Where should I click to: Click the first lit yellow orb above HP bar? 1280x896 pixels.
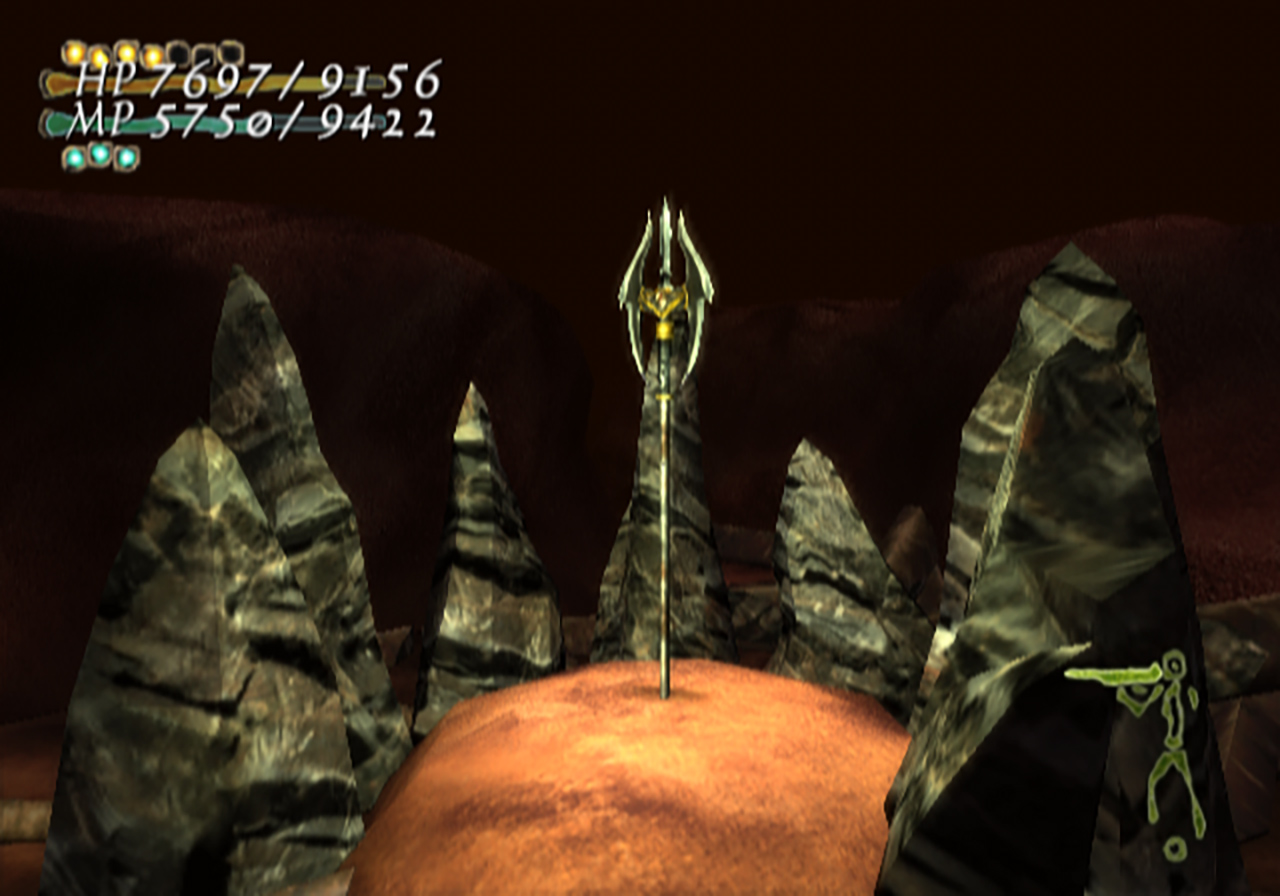(x=73, y=51)
